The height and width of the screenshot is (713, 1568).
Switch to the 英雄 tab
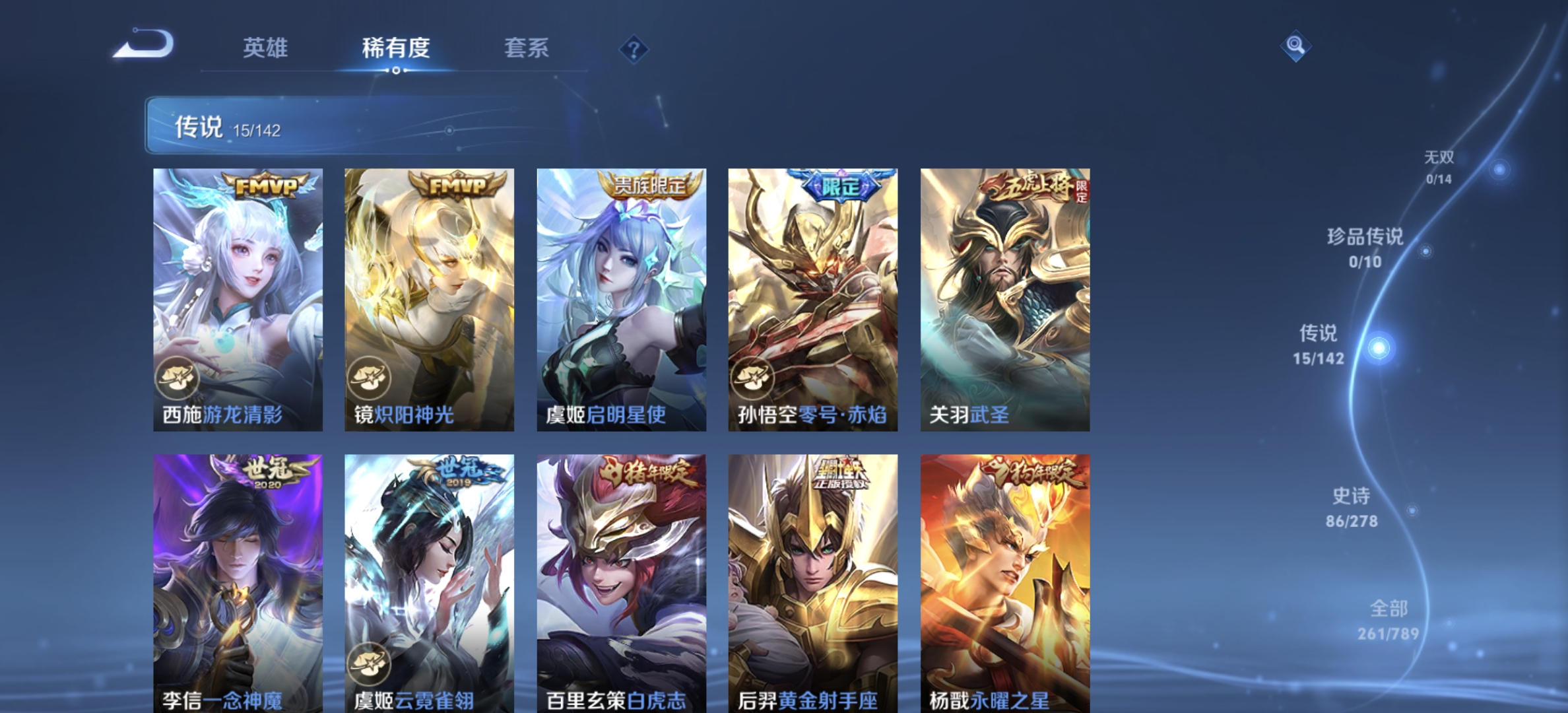coord(265,48)
